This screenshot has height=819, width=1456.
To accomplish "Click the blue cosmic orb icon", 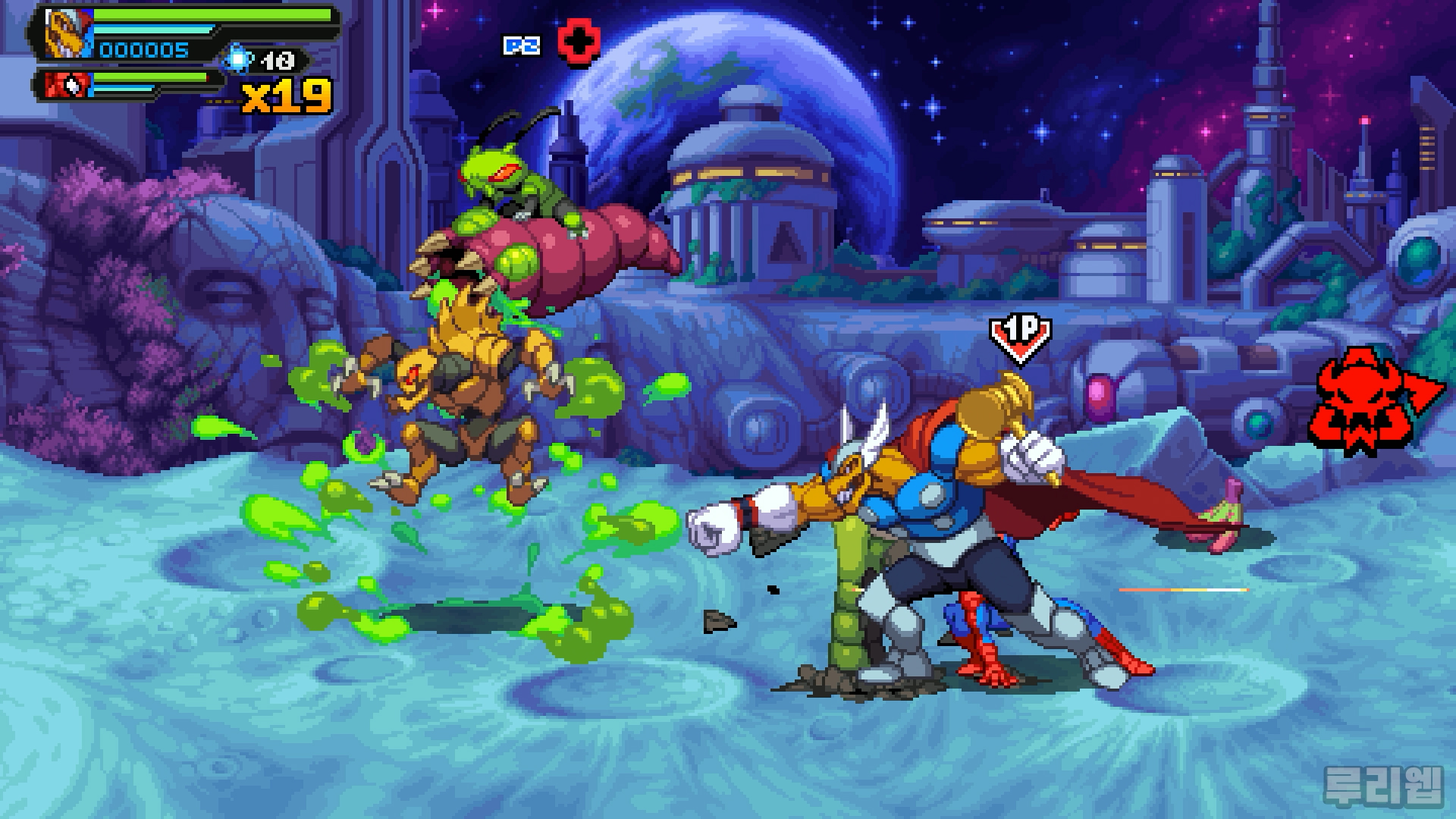I will (239, 59).
